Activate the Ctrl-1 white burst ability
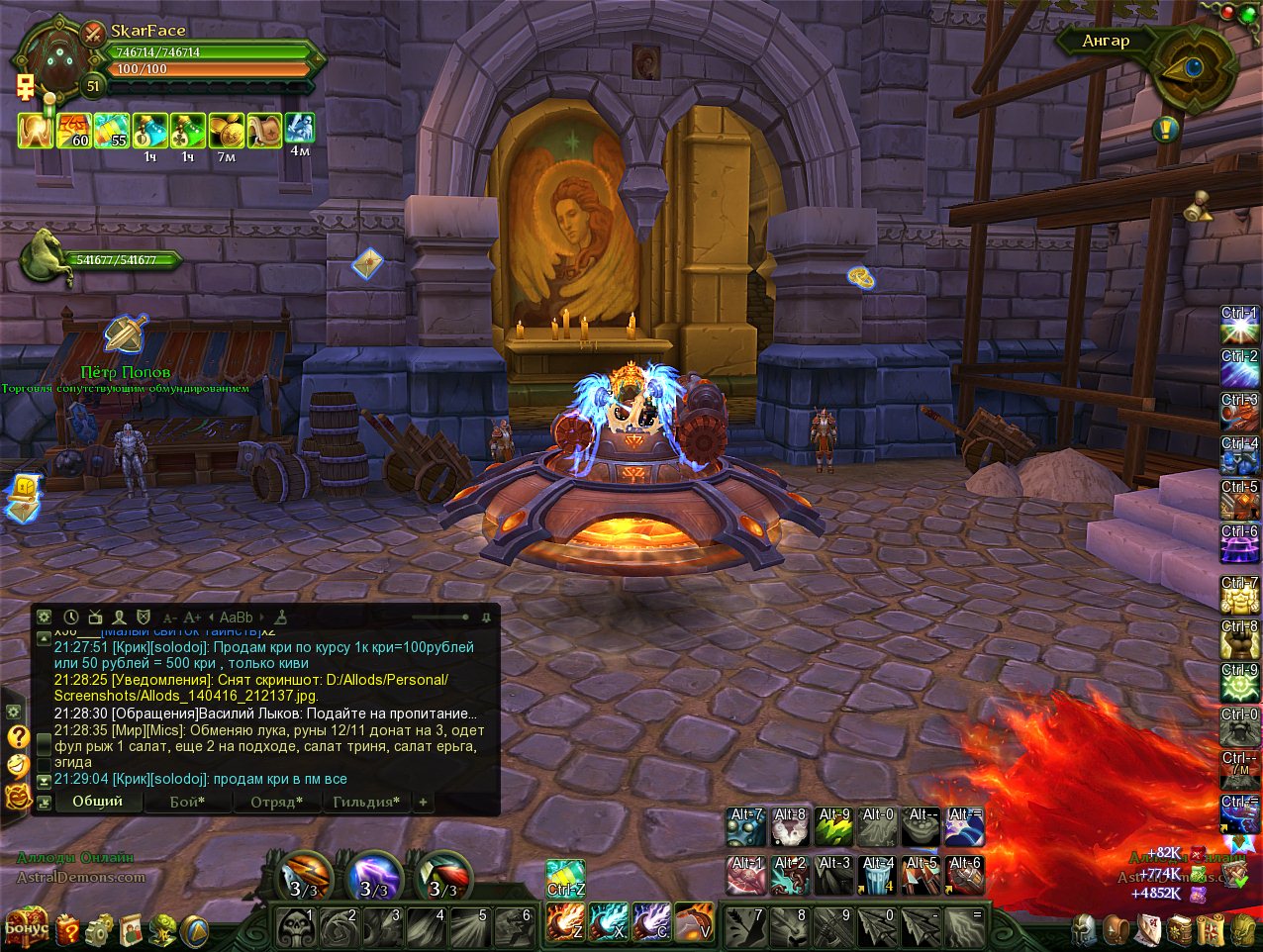Viewport: 1263px width, 952px height. click(1239, 328)
